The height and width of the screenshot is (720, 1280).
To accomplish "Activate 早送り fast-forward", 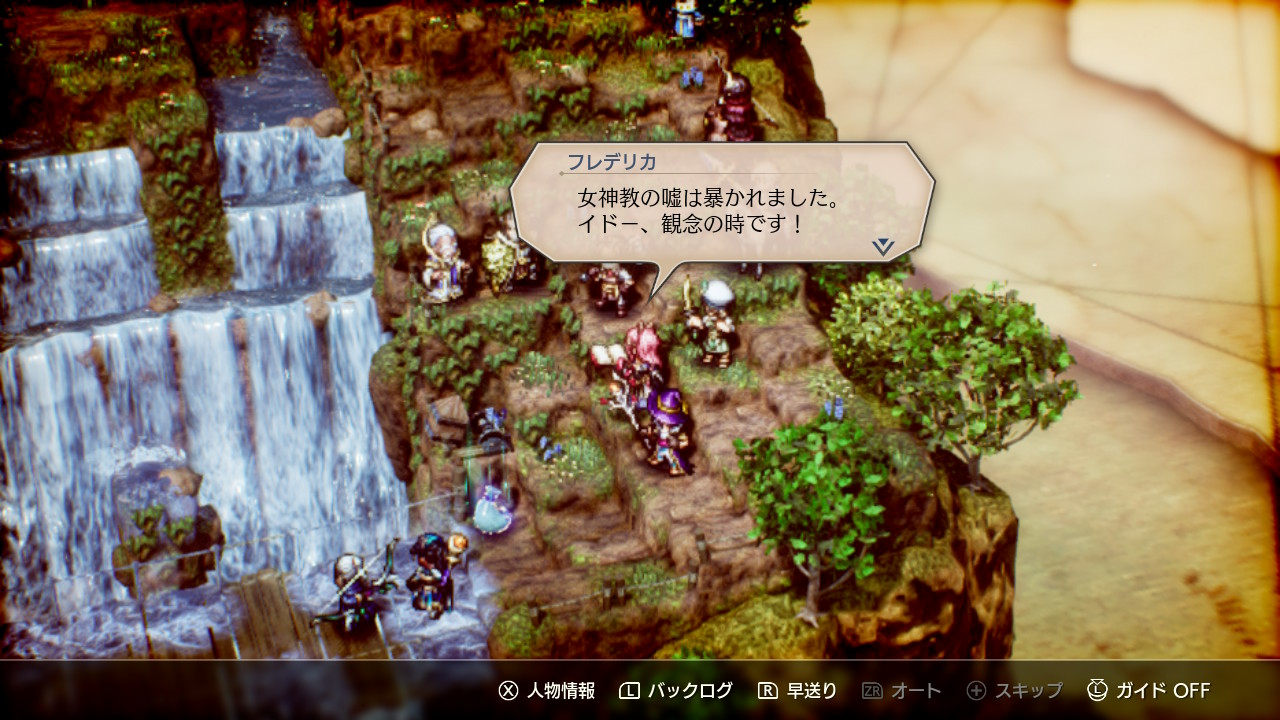I will pyautogui.click(x=797, y=691).
